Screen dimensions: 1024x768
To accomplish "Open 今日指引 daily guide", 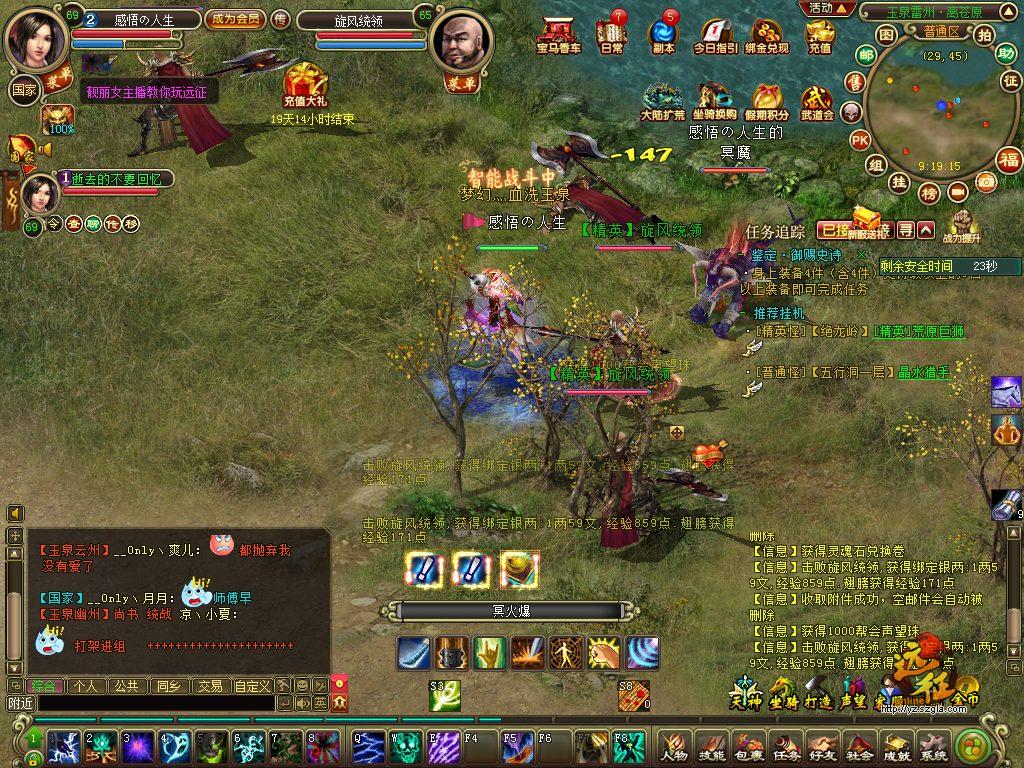I will [x=716, y=36].
